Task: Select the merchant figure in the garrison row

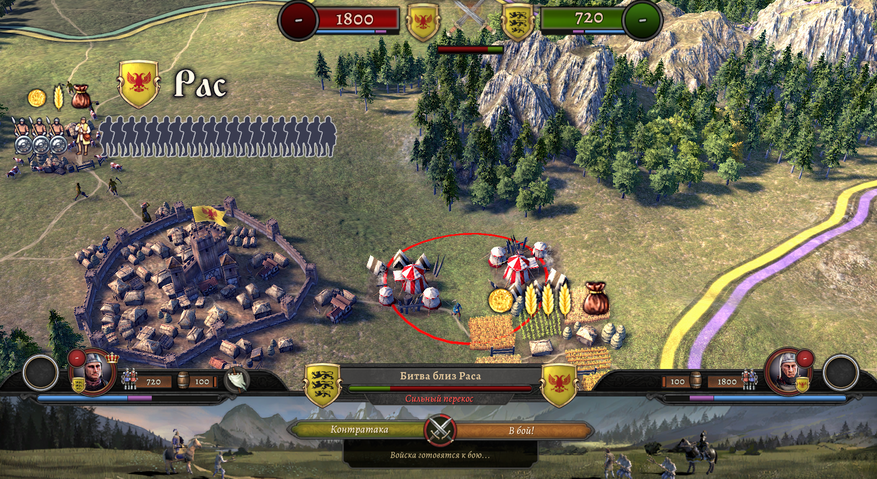Action: tap(84, 139)
